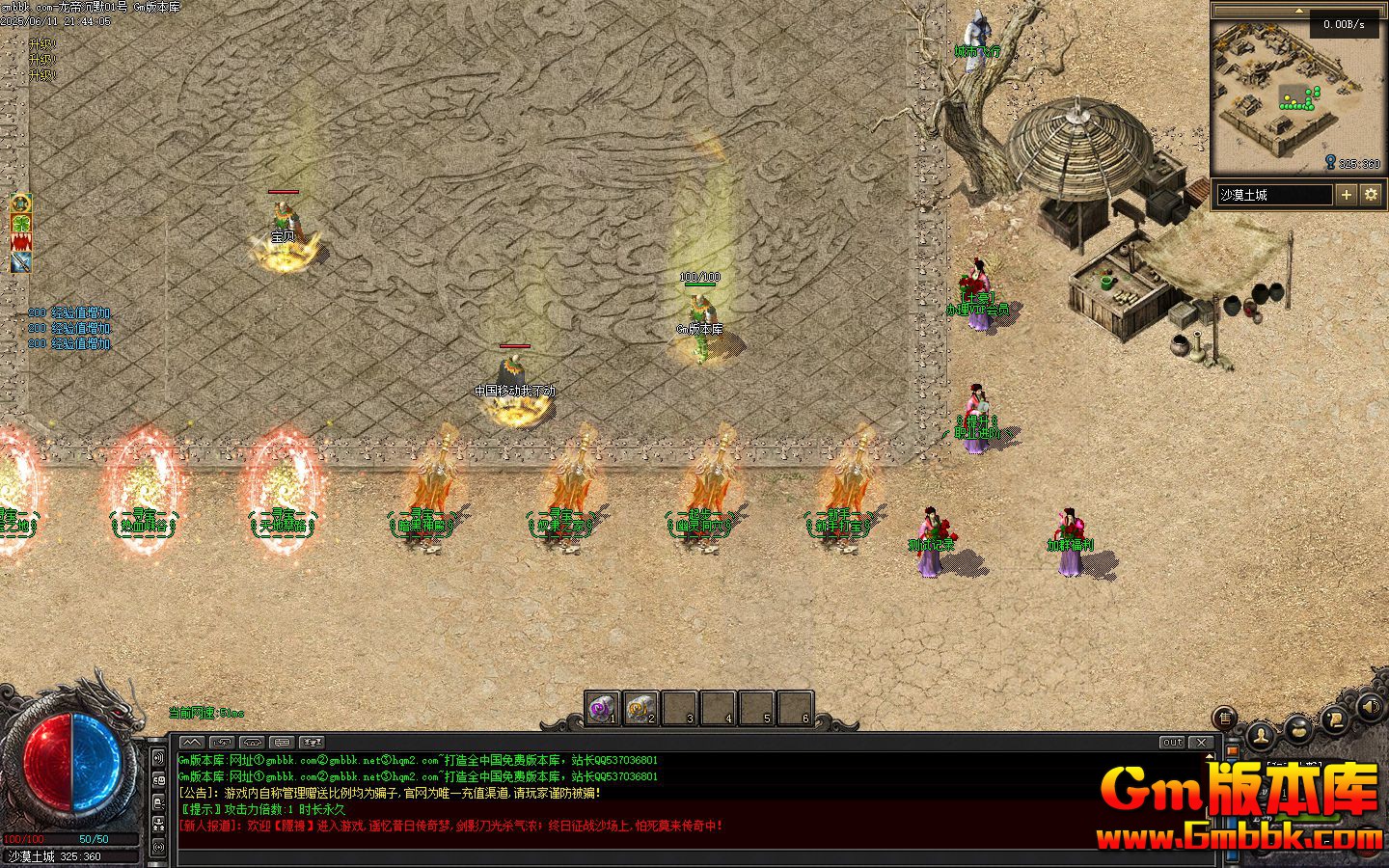This screenshot has width=1389, height=868.
Task: Select the four-leaf clover buff icon
Action: pyautogui.click(x=21, y=223)
